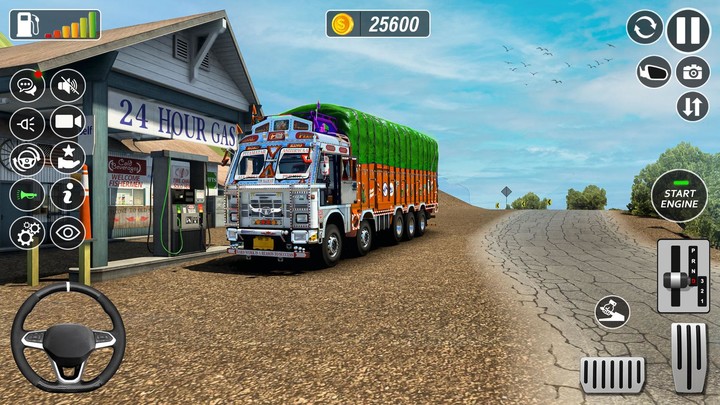Open the gear settings menu
720x405 pixels.
27,232
